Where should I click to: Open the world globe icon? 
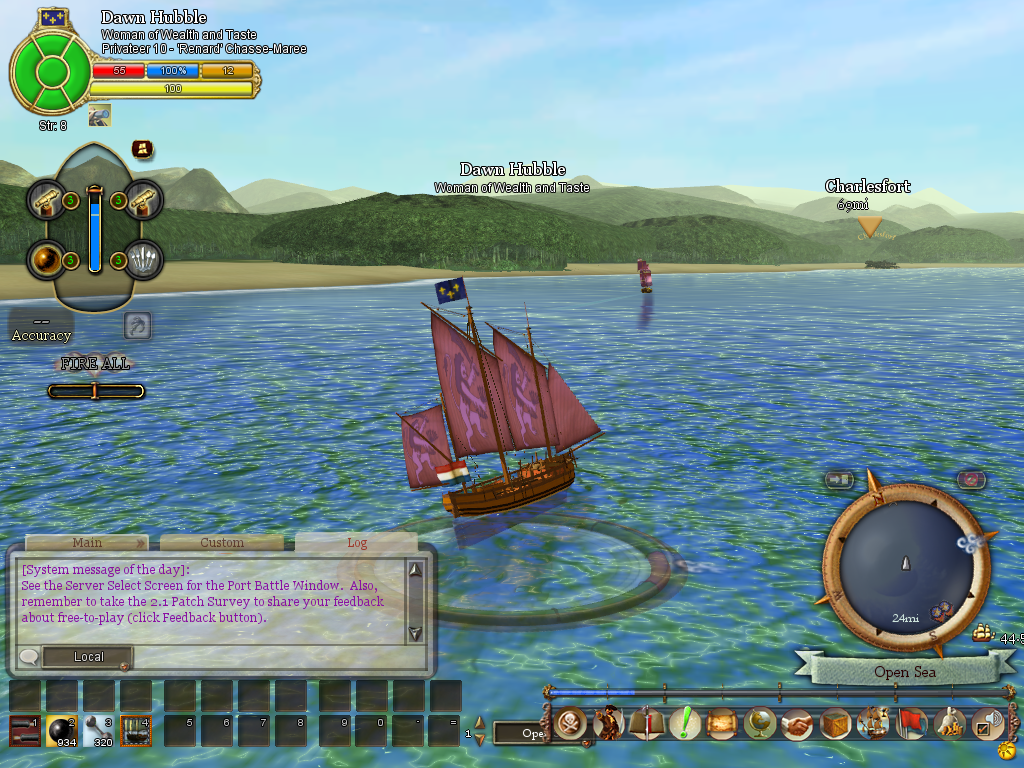click(x=760, y=722)
